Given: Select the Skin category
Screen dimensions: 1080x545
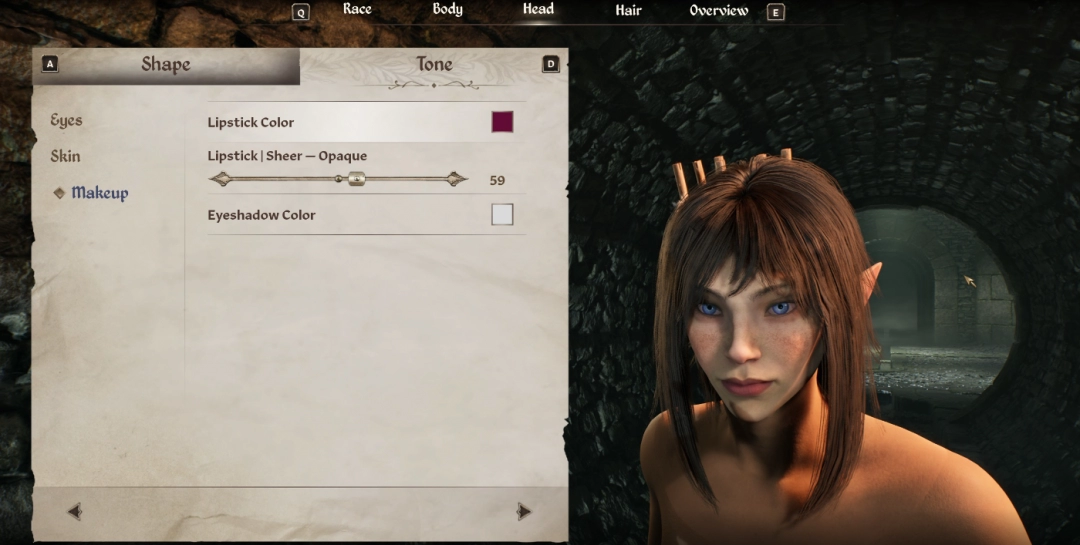Looking at the screenshot, I should pyautogui.click(x=66, y=157).
